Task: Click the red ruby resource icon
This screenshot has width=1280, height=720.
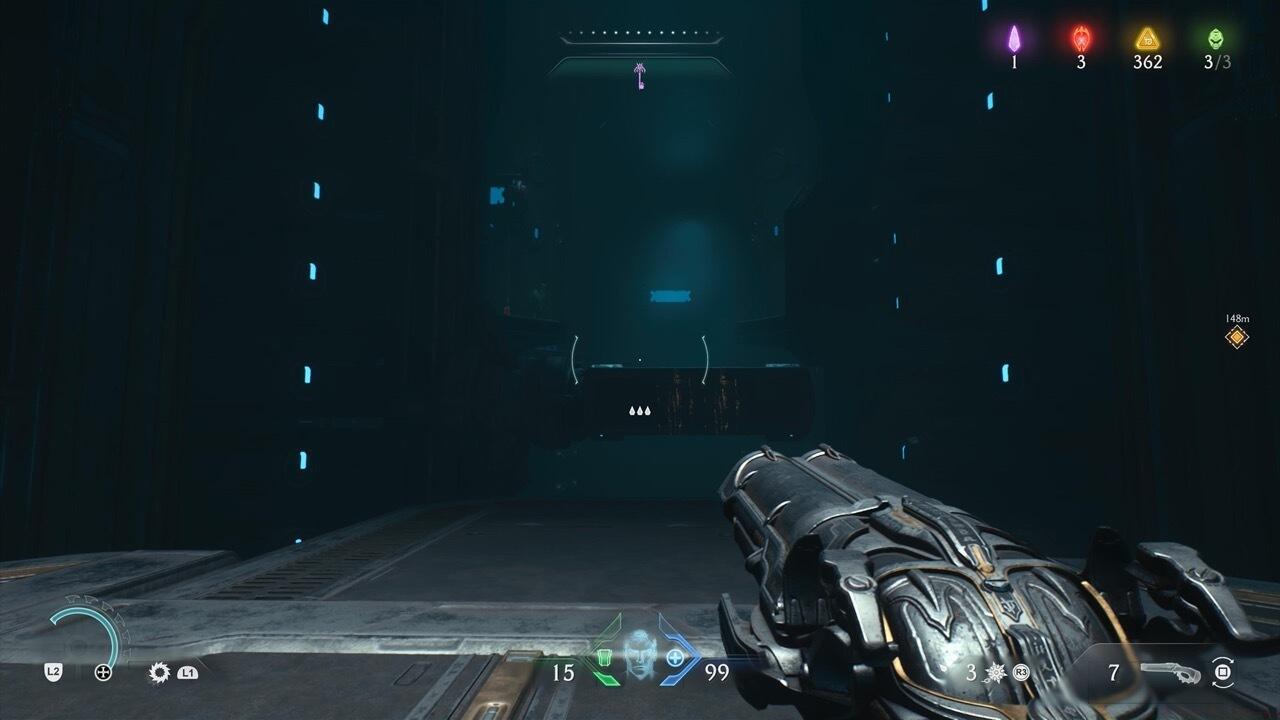Action: [x=1081, y=39]
